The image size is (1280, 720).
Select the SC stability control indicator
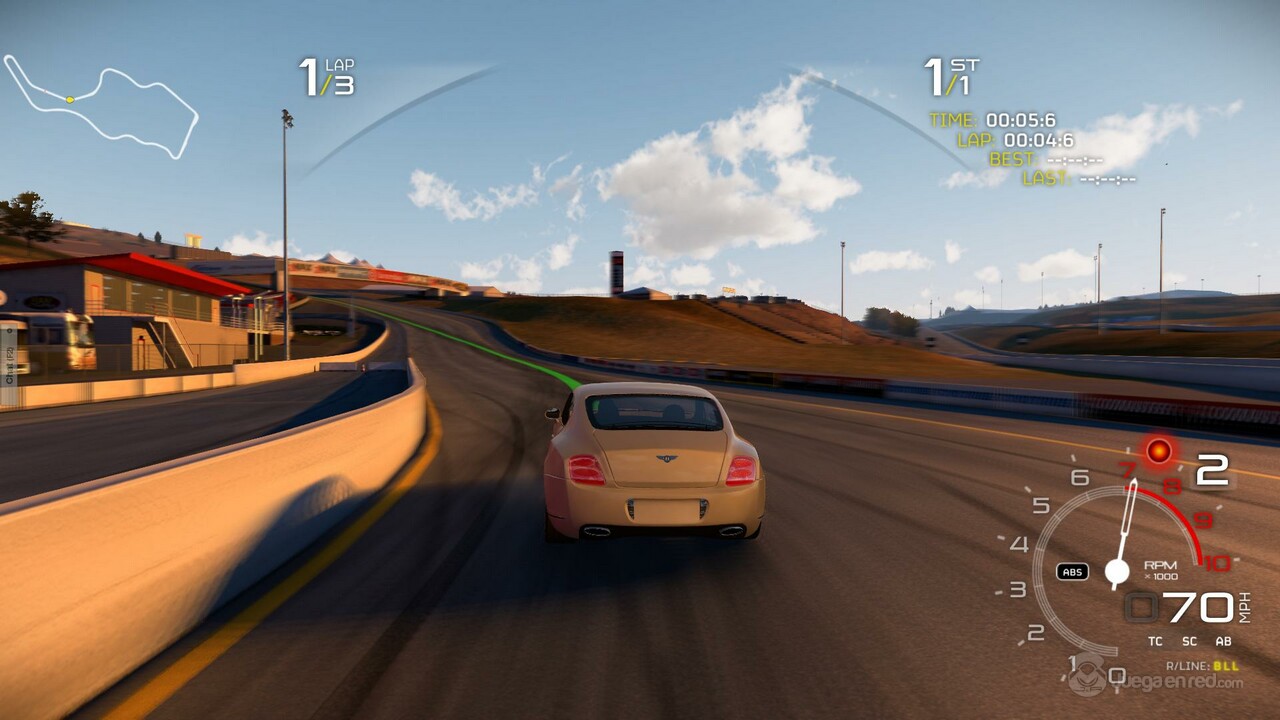(1189, 641)
